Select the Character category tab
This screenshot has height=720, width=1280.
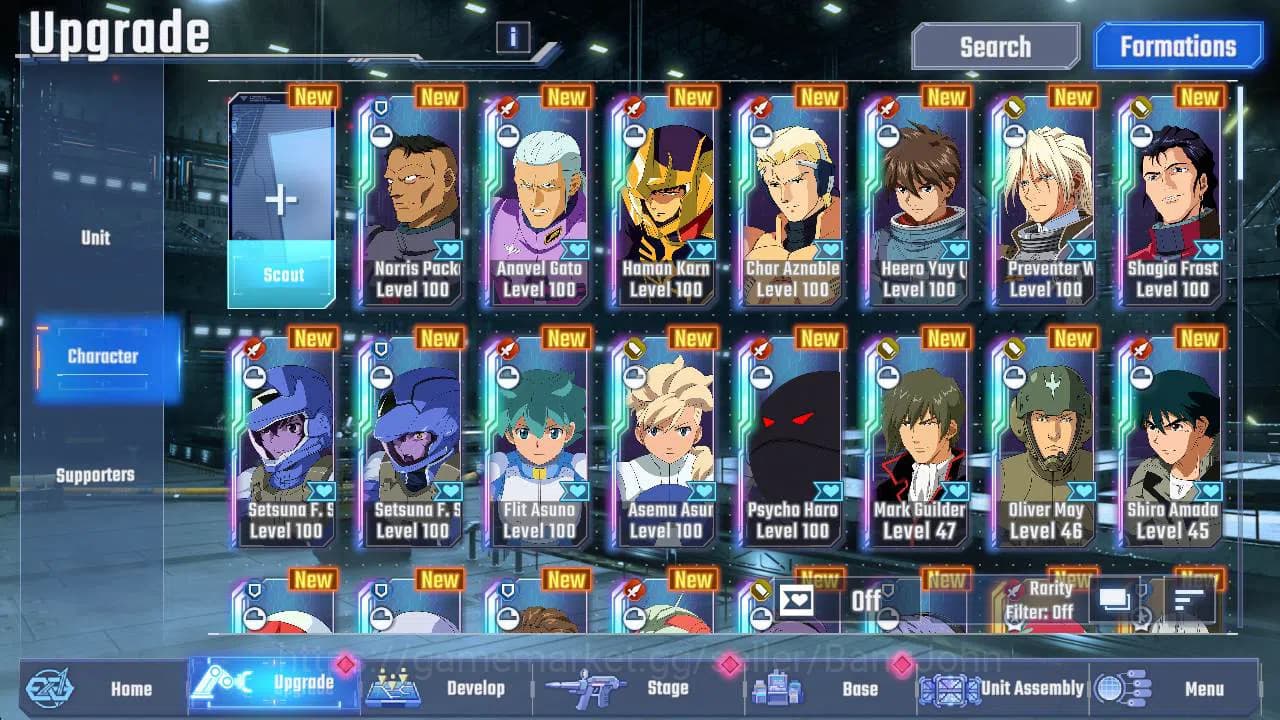[103, 356]
